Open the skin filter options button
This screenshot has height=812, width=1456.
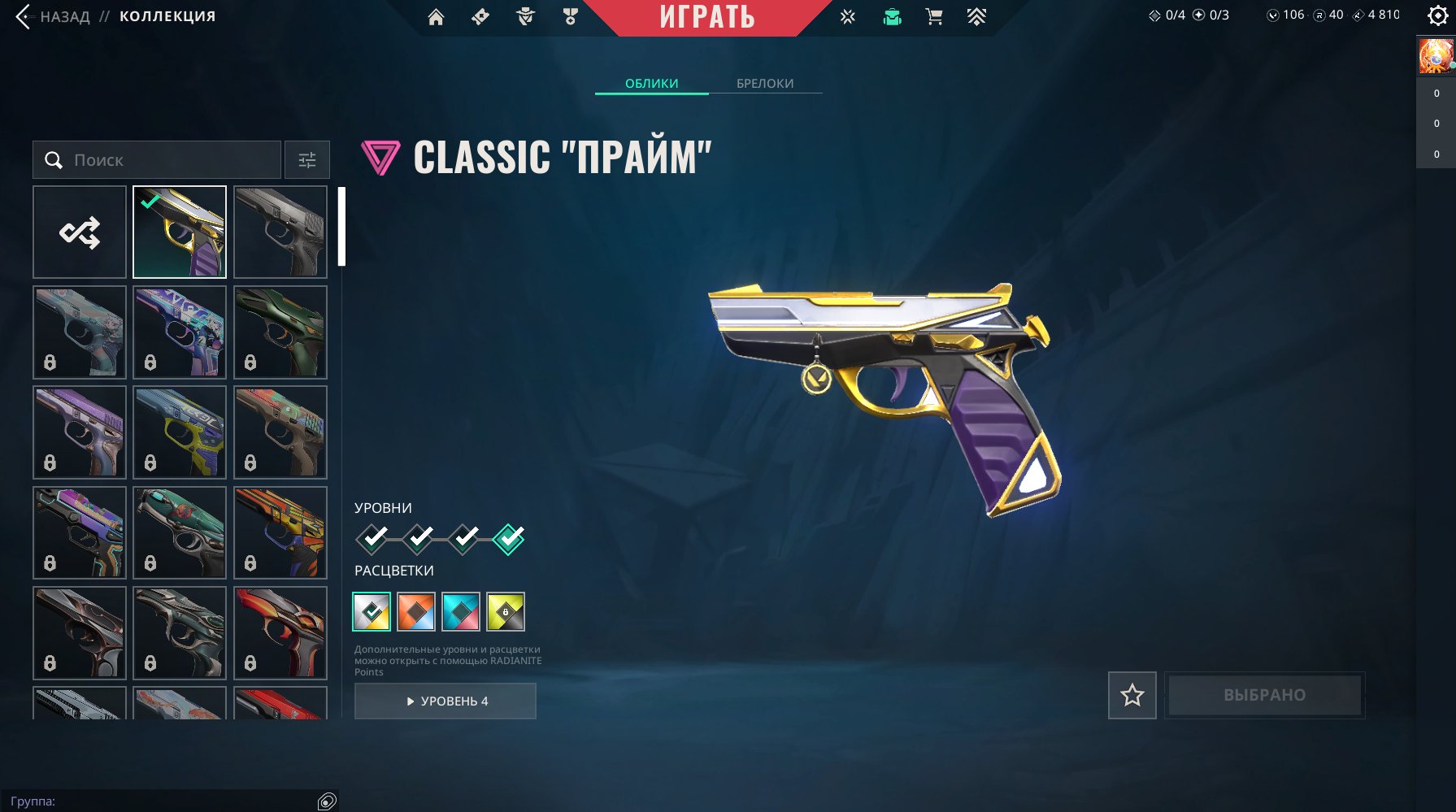coord(306,160)
